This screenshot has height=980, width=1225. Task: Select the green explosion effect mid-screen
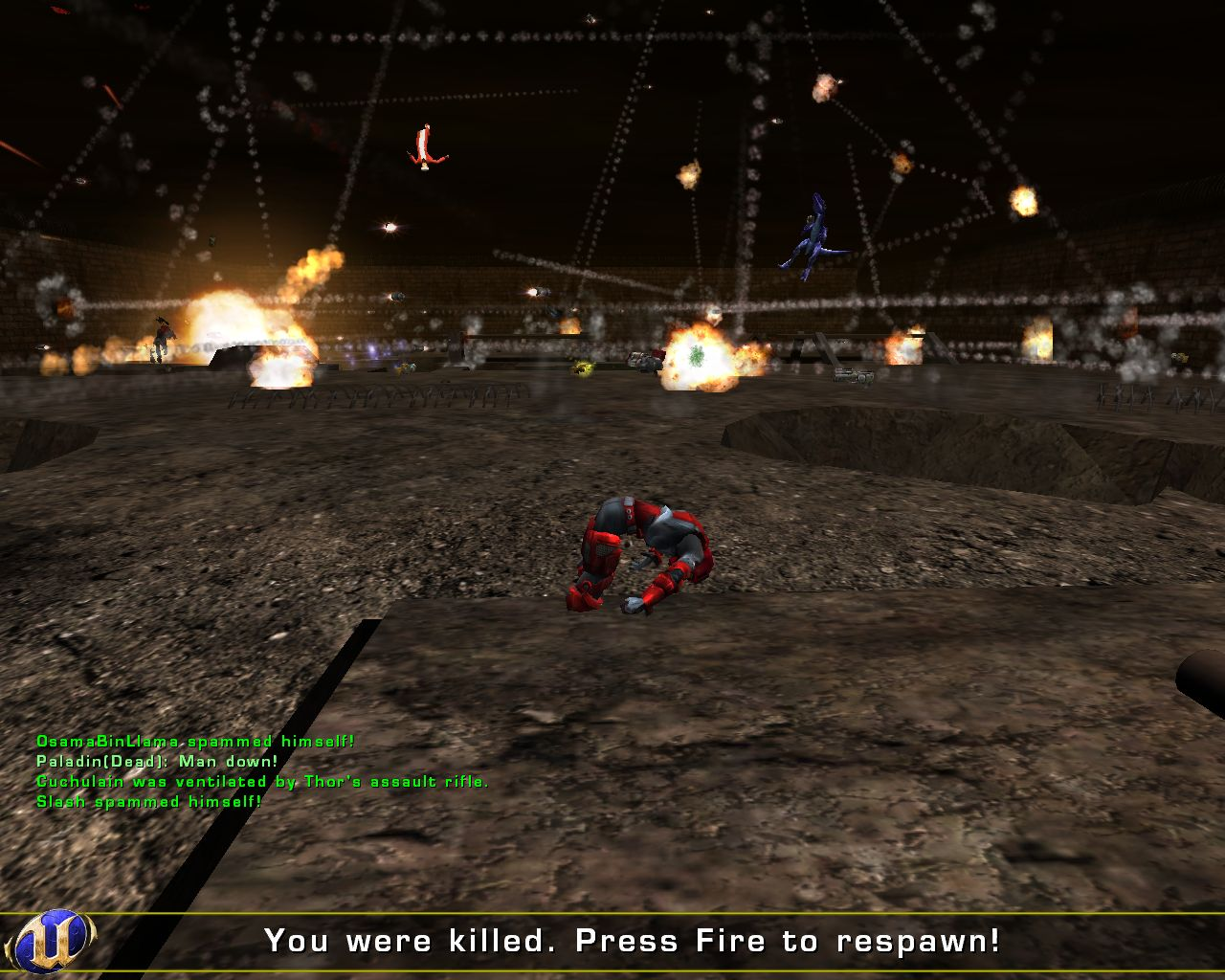(x=696, y=354)
